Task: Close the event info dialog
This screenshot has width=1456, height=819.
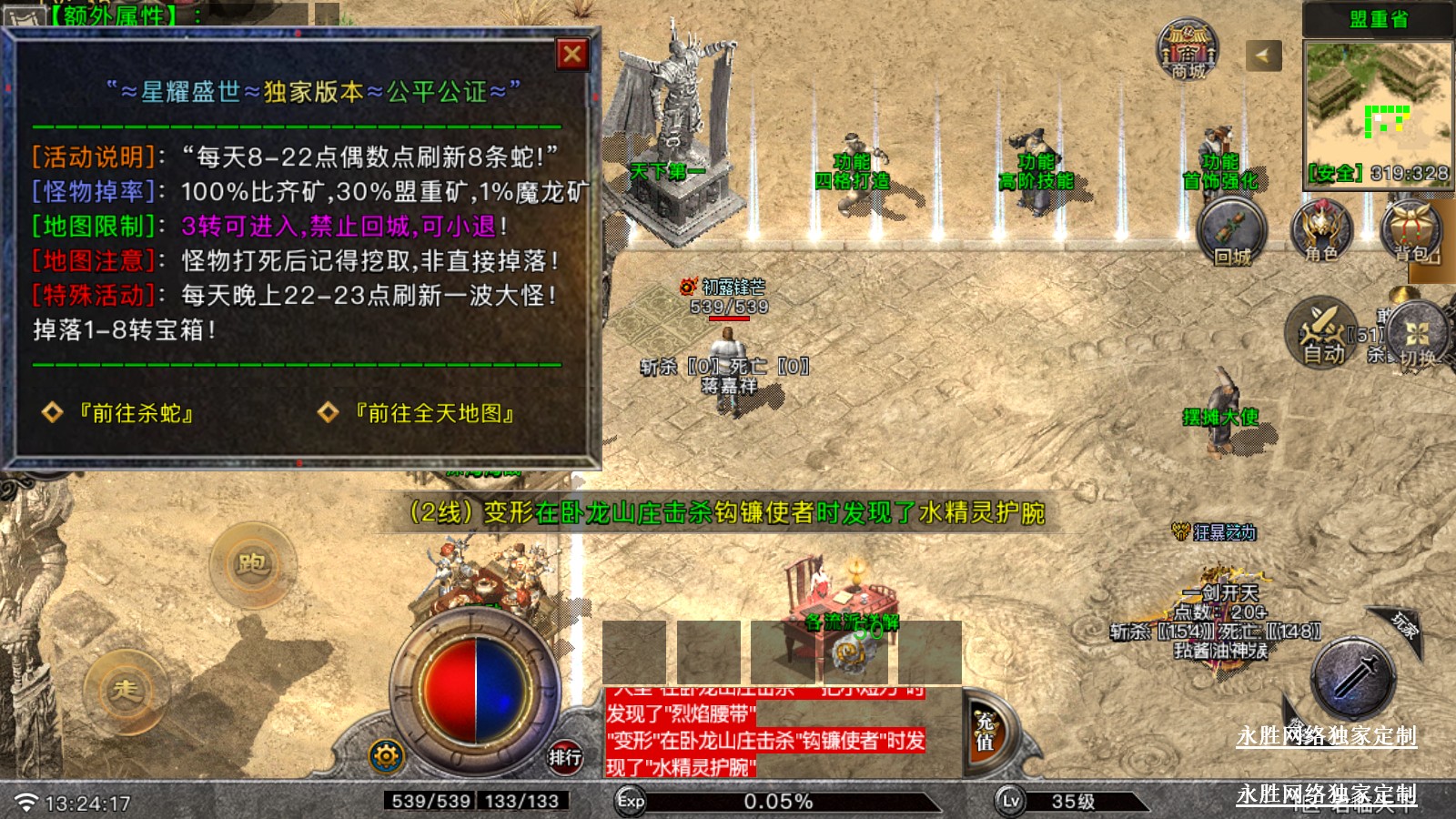Action: [x=572, y=55]
